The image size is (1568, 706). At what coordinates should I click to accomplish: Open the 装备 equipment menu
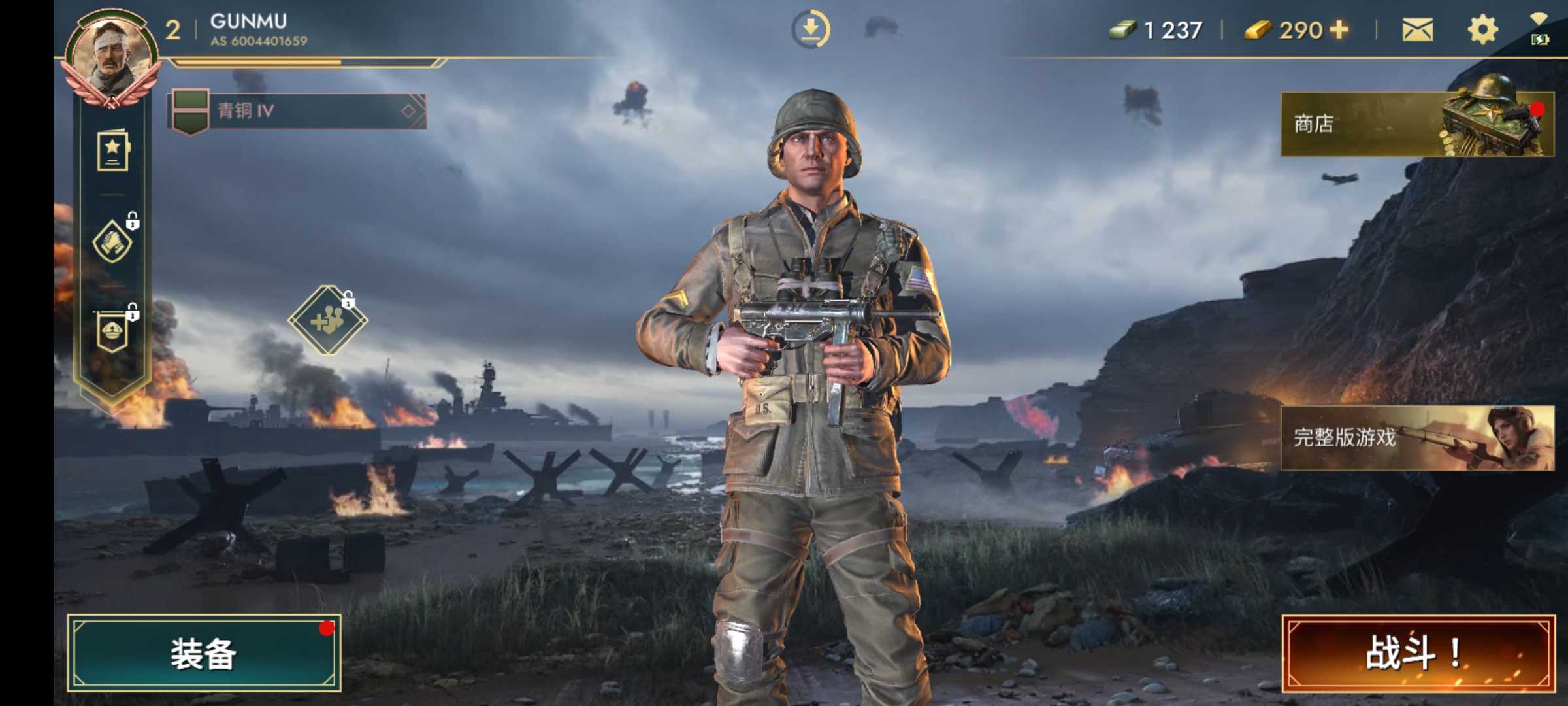[204, 653]
